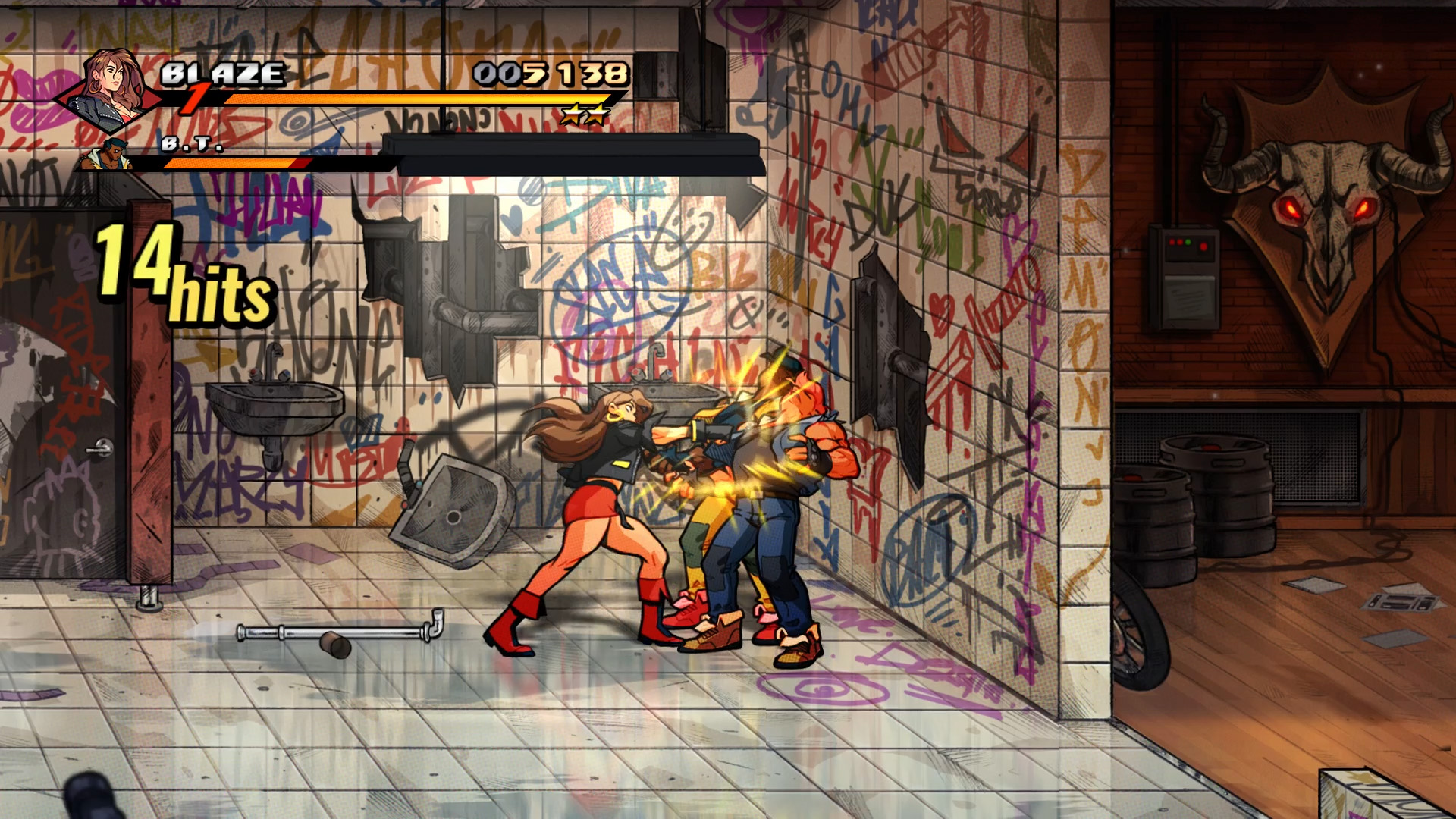
Task: Click the star move icons
Action: pyautogui.click(x=585, y=115)
